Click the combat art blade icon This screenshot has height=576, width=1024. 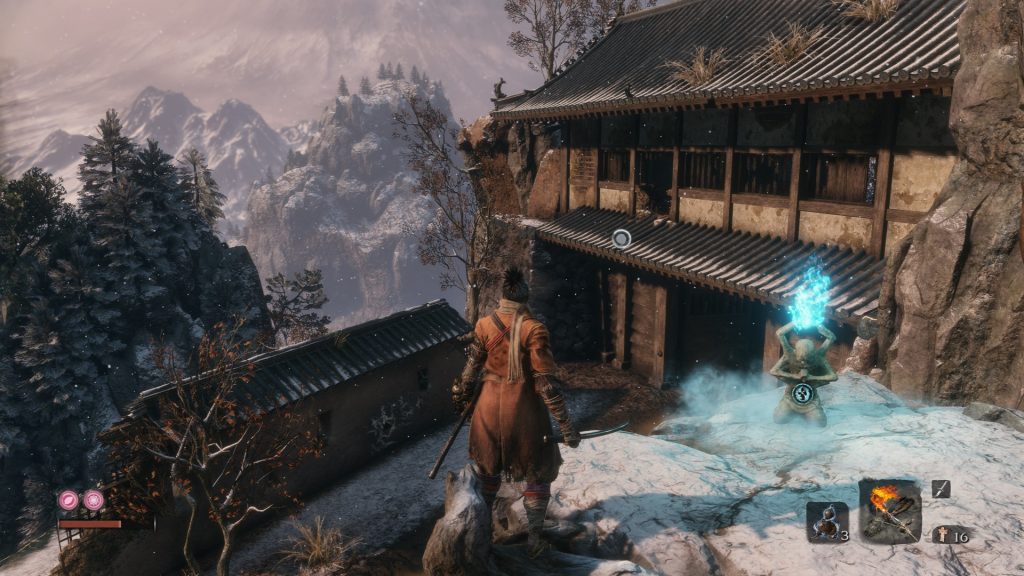pyautogui.click(x=941, y=489)
